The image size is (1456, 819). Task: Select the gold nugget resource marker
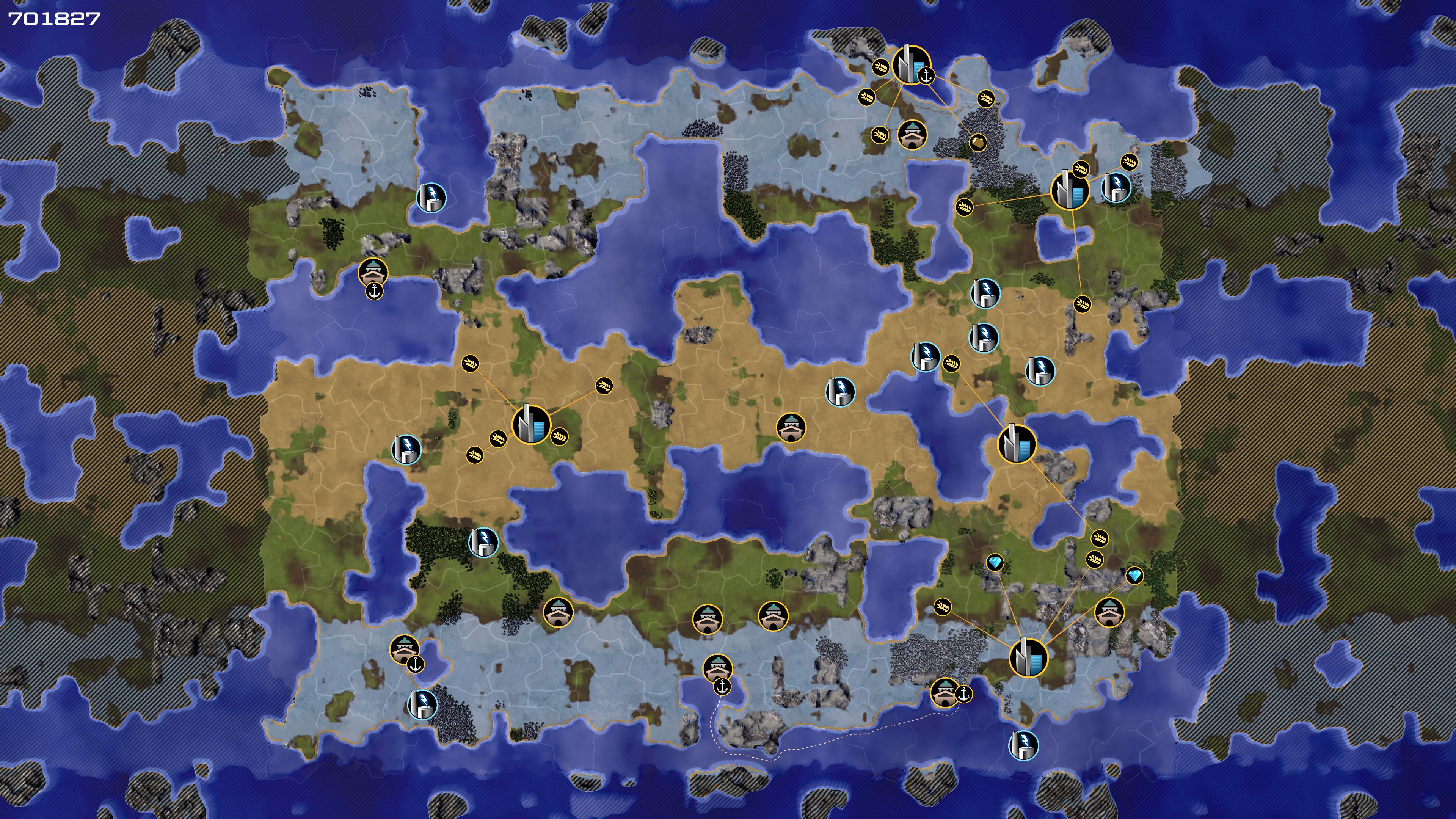click(978, 143)
